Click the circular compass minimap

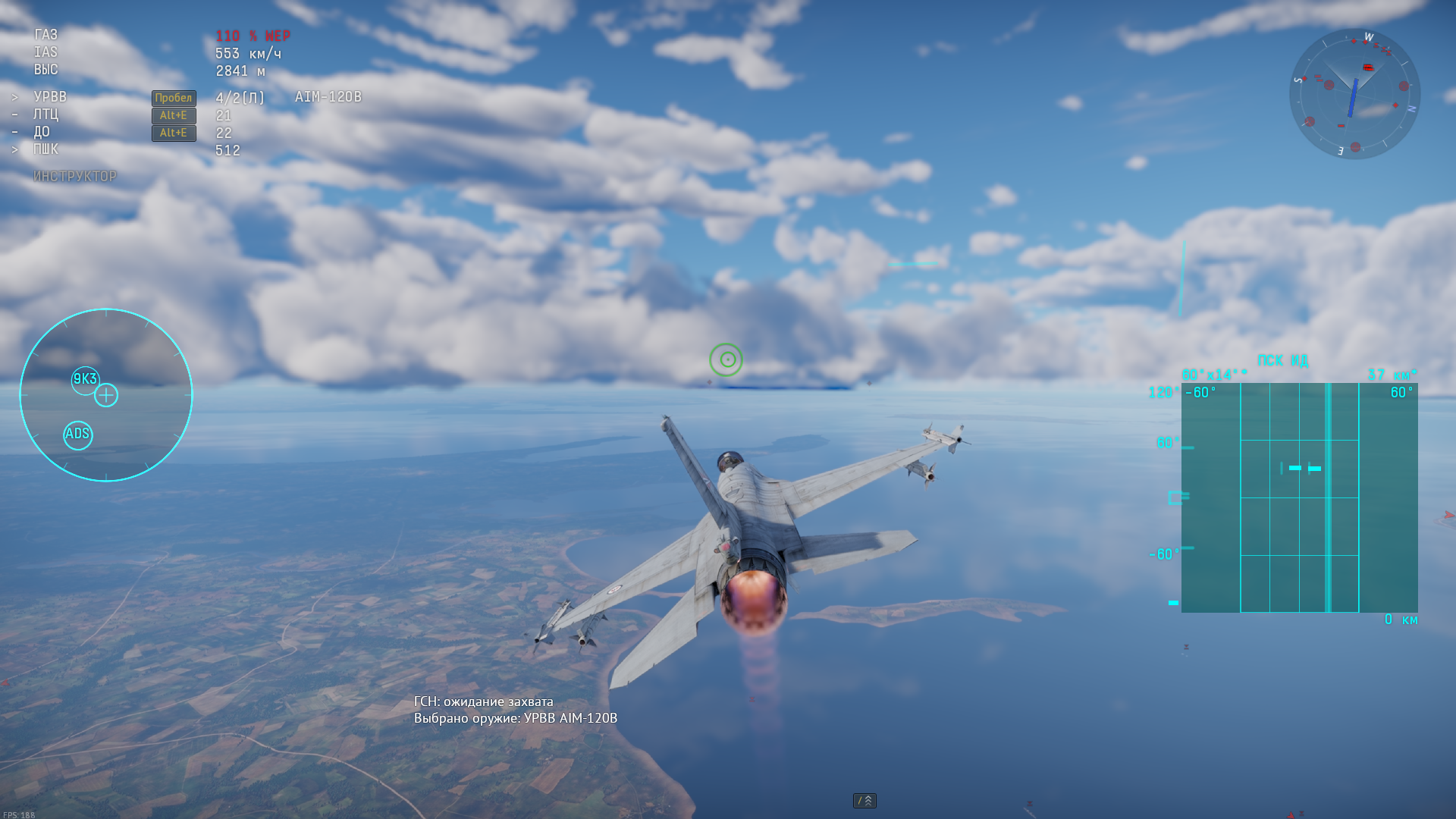[1354, 94]
